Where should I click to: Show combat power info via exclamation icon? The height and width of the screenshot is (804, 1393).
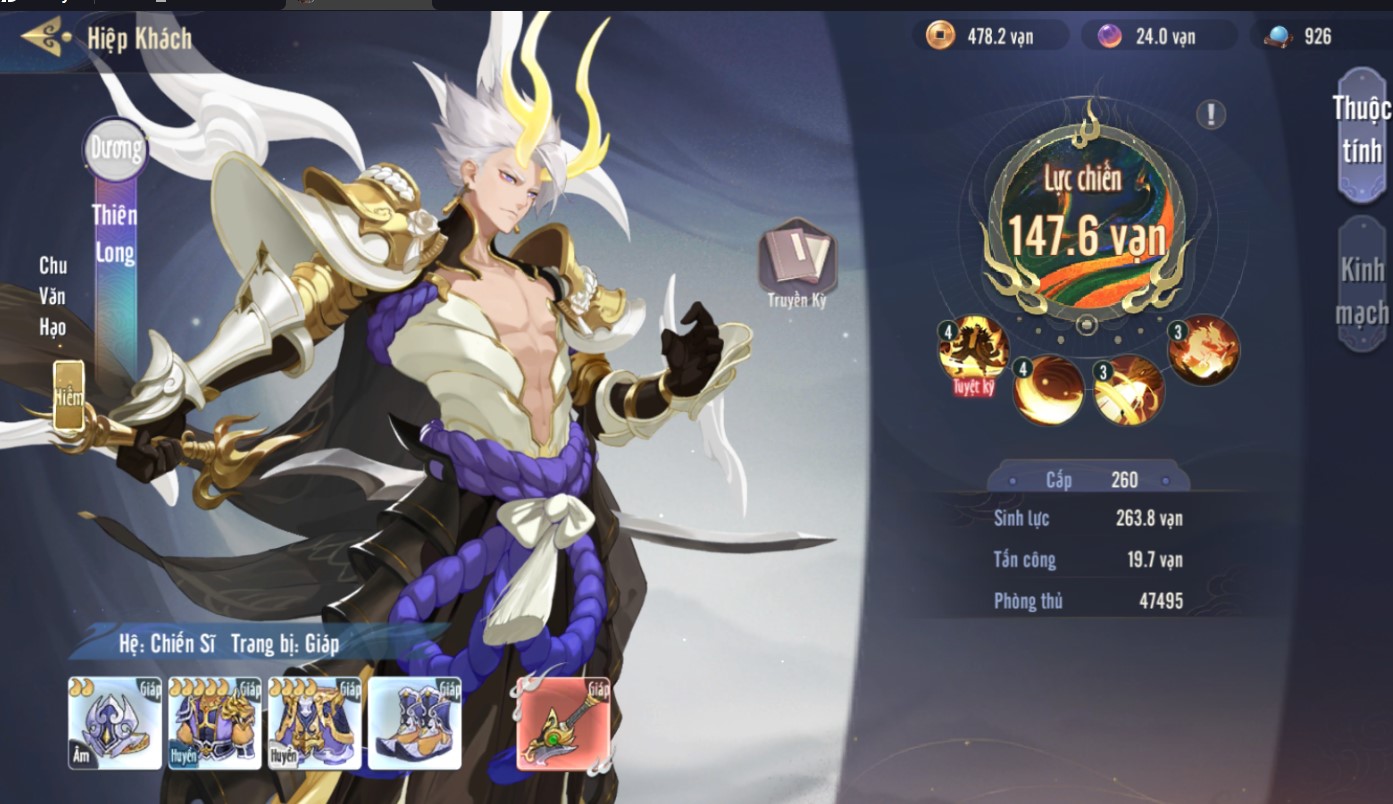pyautogui.click(x=1210, y=115)
